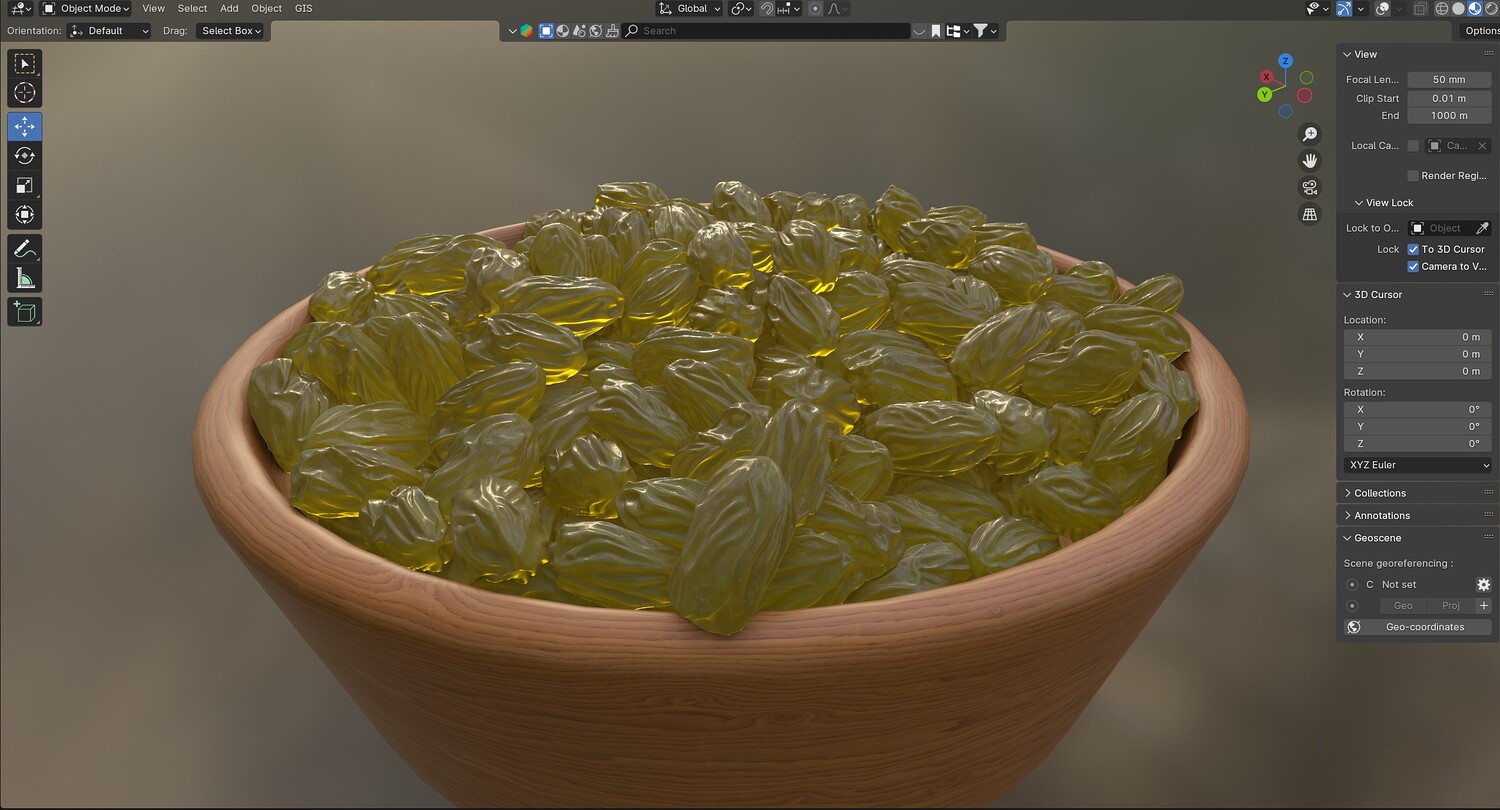Toggle the Lock To 3D Cursor checkbox
Image resolution: width=1500 pixels, height=810 pixels.
click(x=1413, y=249)
